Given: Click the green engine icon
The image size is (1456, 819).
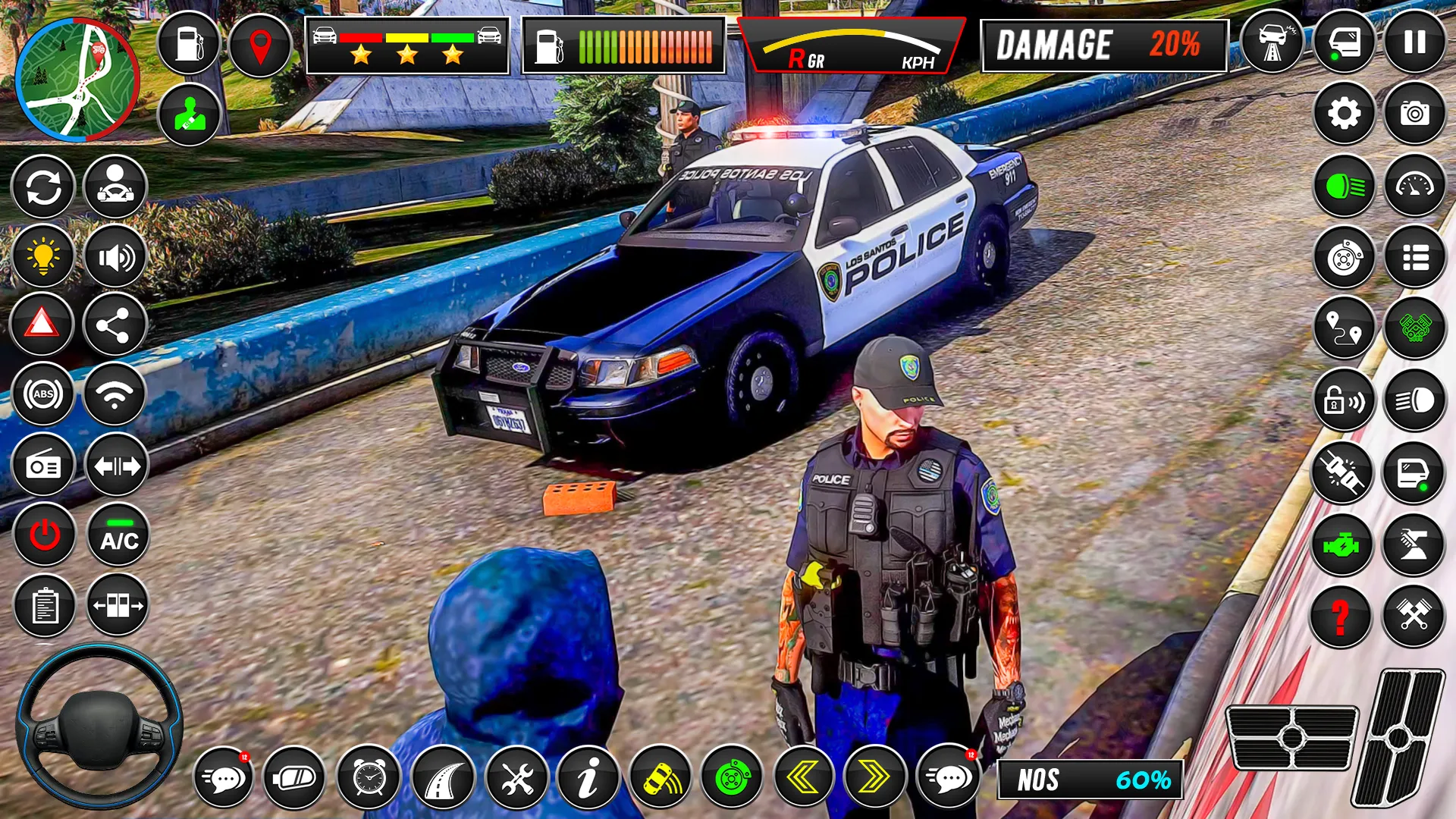Looking at the screenshot, I should point(1341,544).
